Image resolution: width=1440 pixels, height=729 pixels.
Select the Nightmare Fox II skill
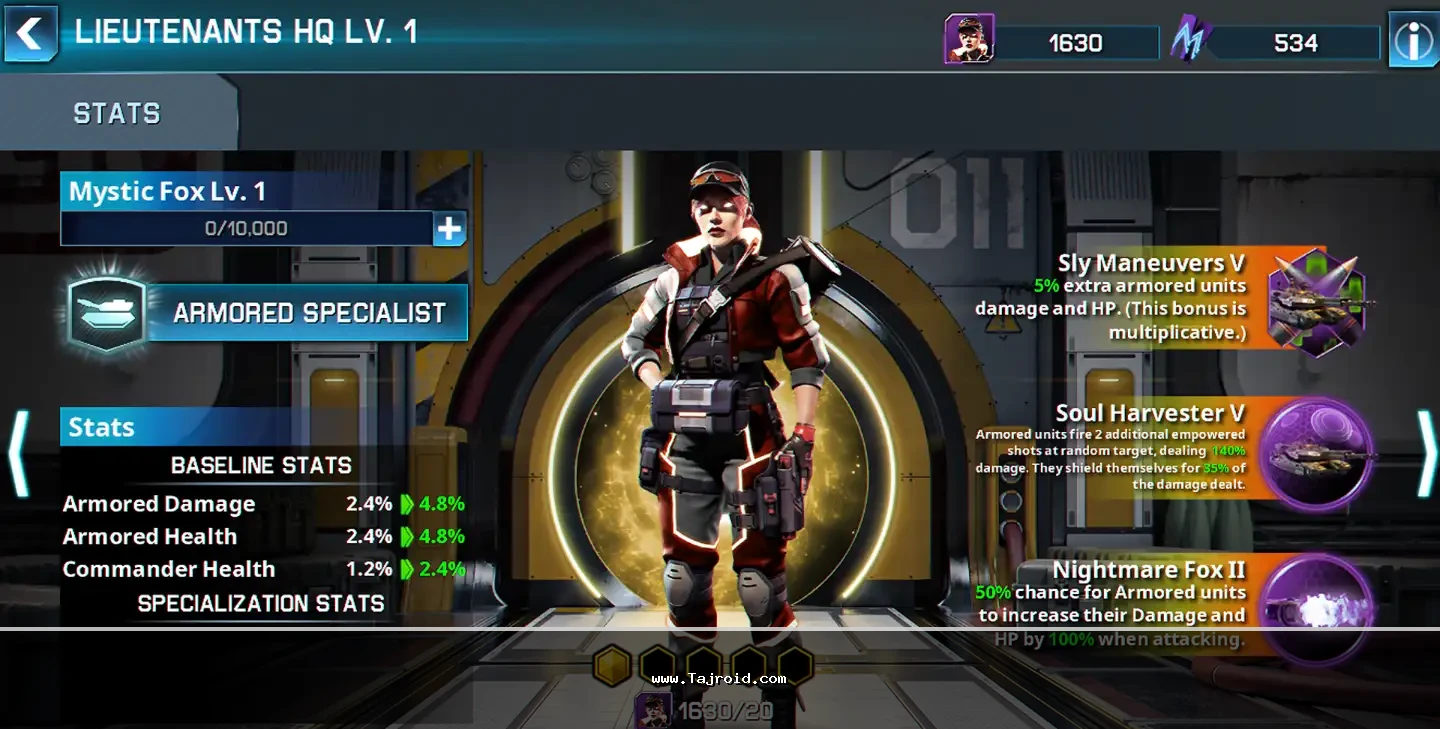click(1315, 606)
